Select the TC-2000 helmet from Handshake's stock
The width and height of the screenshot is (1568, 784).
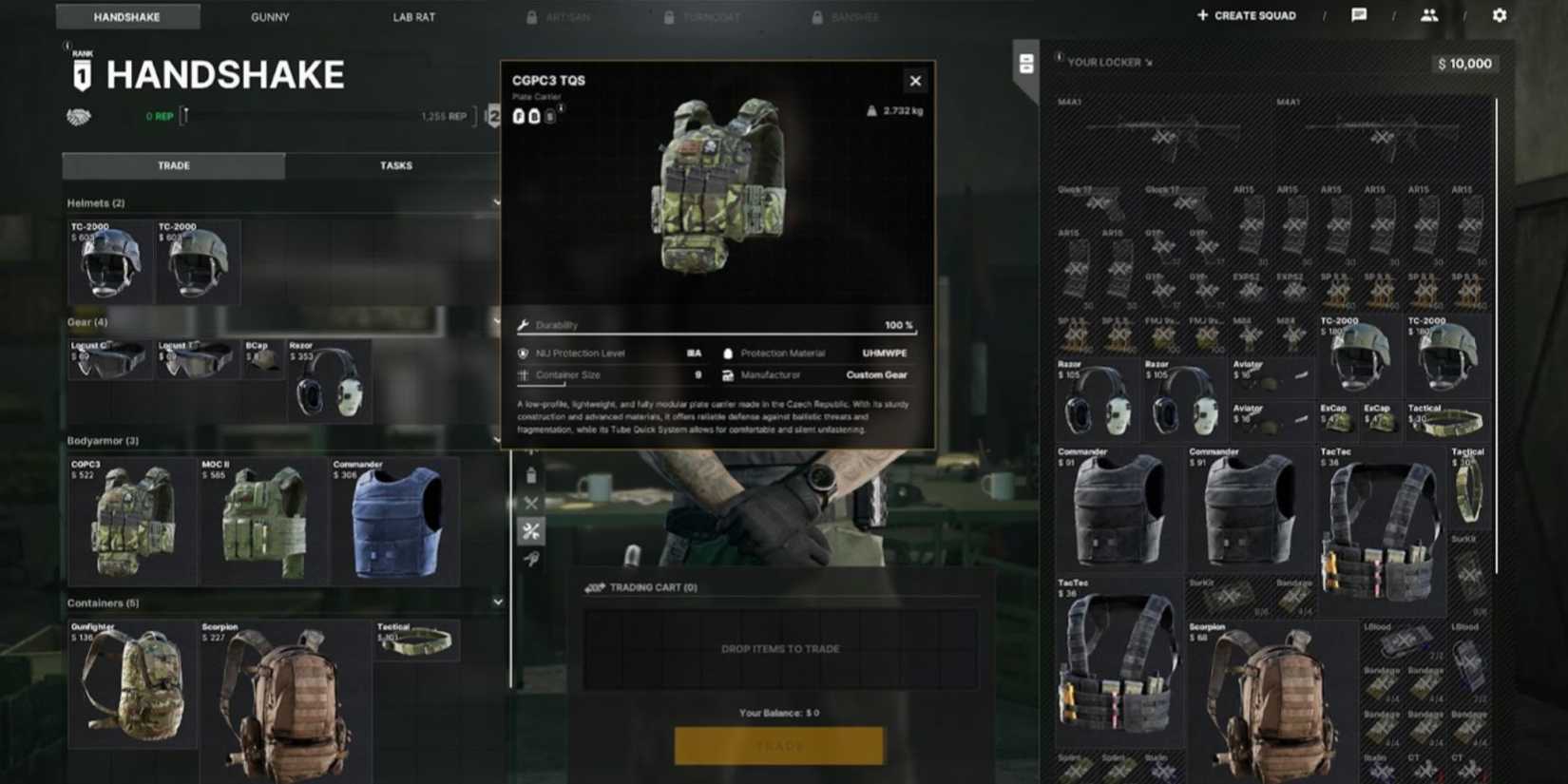point(107,263)
